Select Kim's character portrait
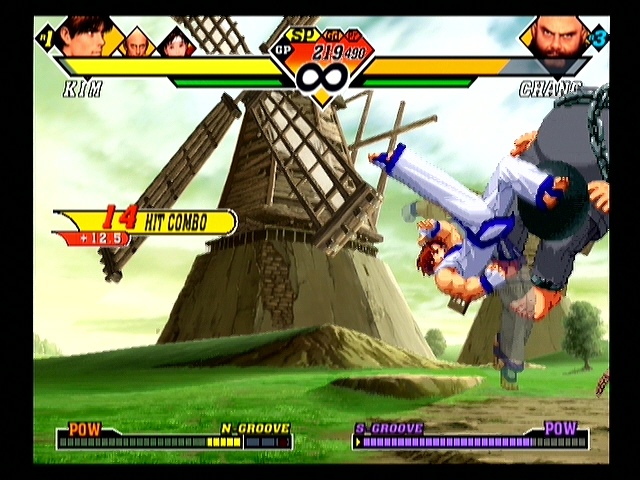 pyautogui.click(x=84, y=36)
